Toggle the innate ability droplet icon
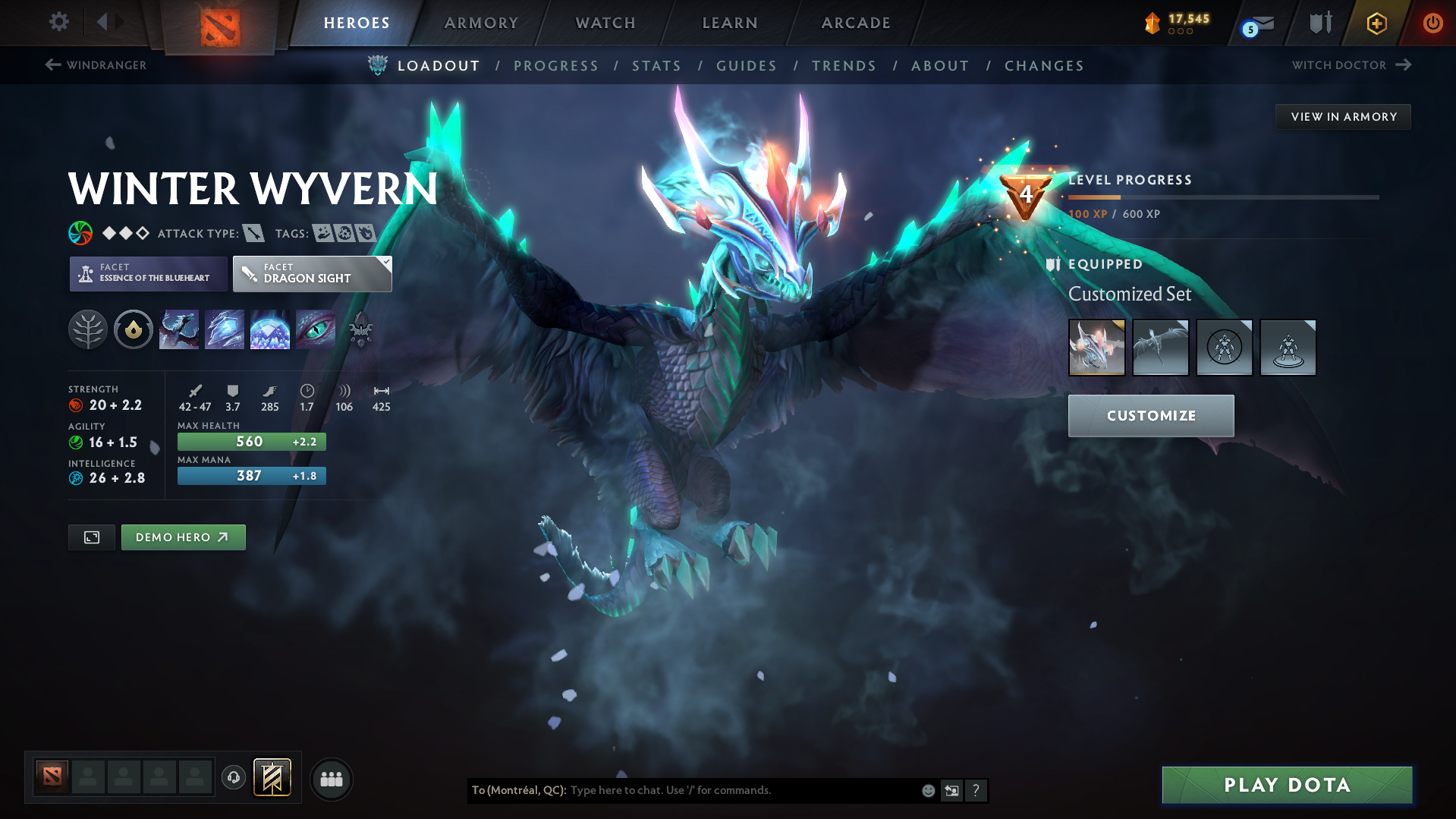 coord(134,329)
